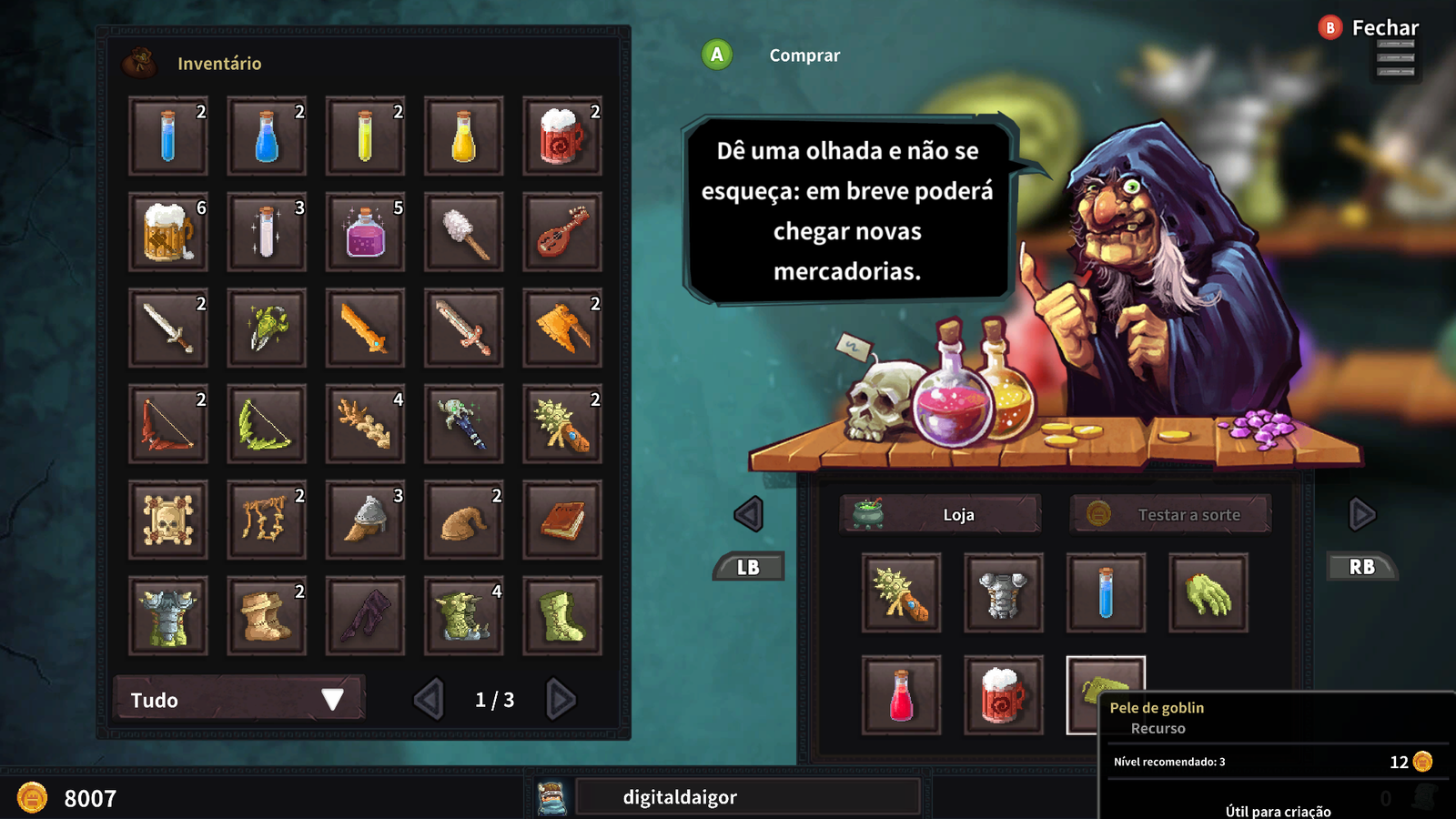Switch to Testar a sorte tab
This screenshot has height=819, width=1456.
(1170, 514)
